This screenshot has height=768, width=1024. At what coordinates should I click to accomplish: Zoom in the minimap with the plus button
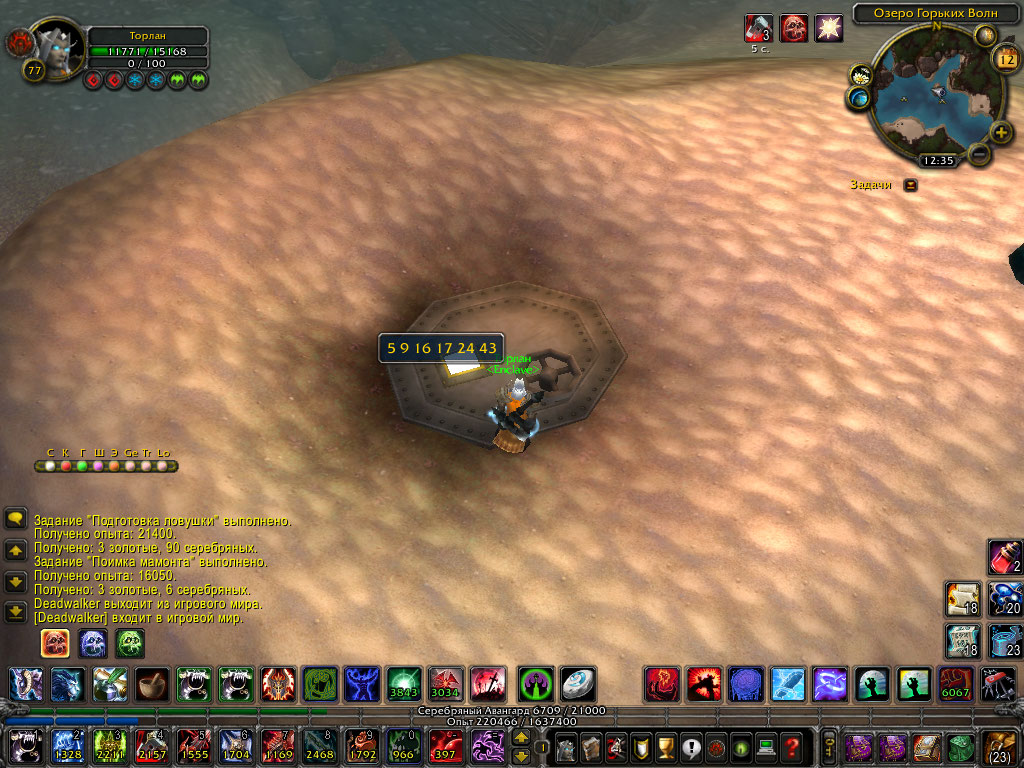tap(1000, 132)
